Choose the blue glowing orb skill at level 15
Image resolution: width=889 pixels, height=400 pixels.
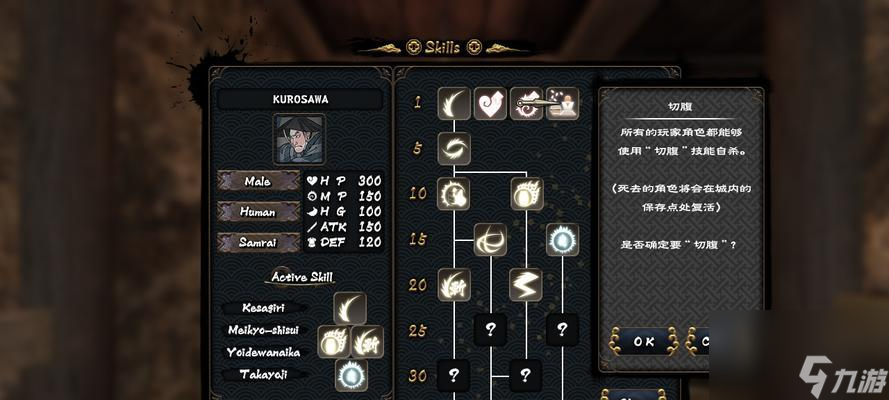pos(562,239)
